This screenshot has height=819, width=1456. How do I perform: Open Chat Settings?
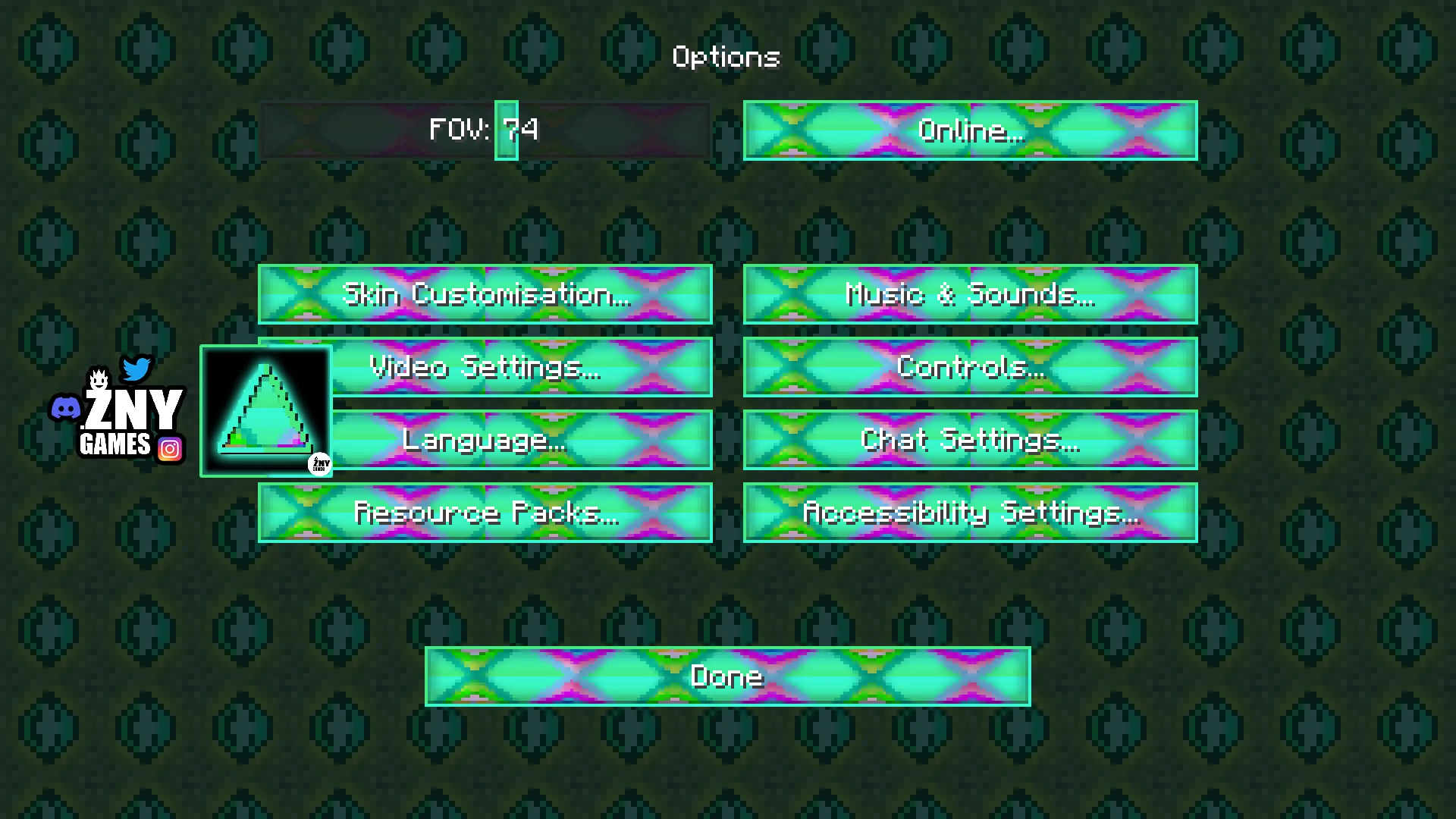[x=970, y=440]
